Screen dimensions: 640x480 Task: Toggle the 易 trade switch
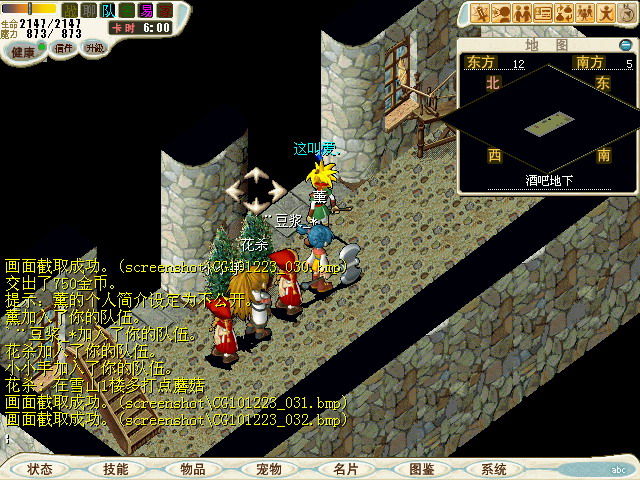pos(146,10)
